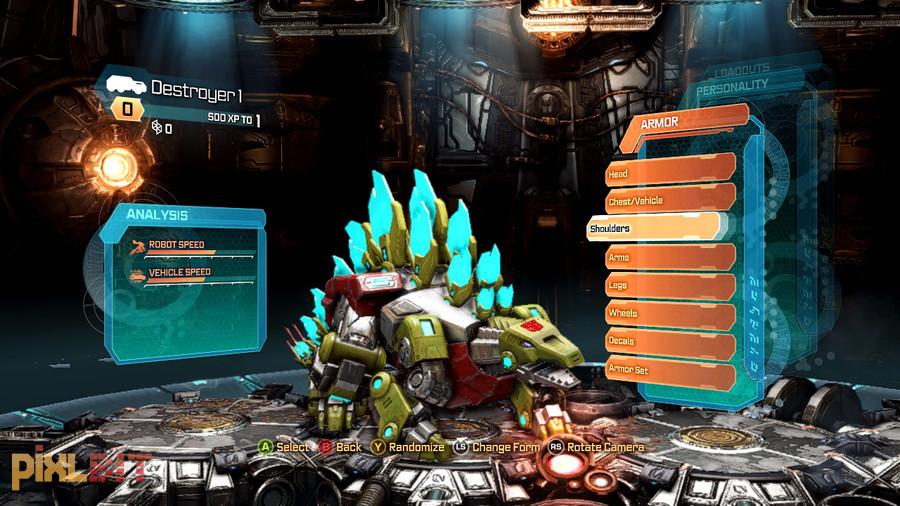Choose the Chest/Vehicle armor entry
The image size is (900, 506).
point(670,200)
